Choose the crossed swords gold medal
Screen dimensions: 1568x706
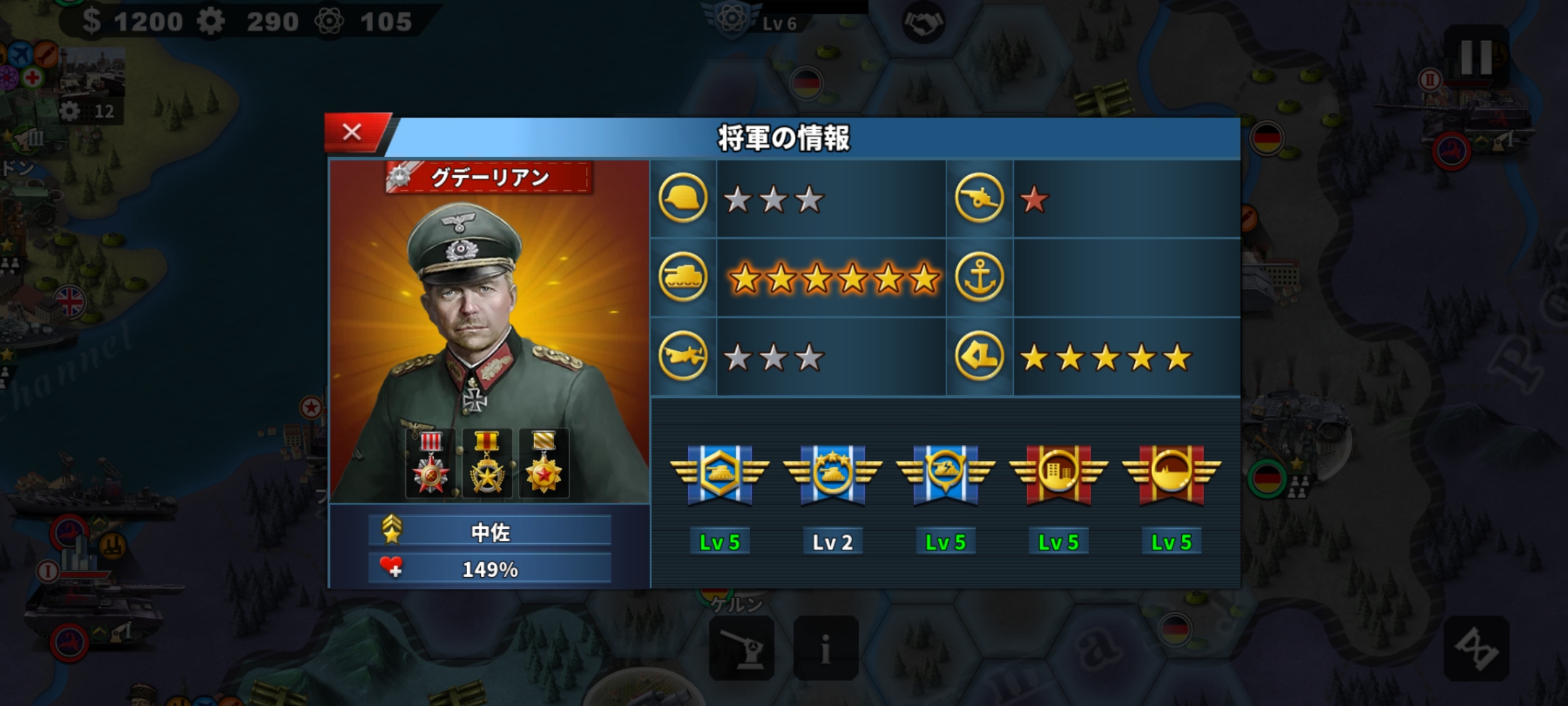coord(487,463)
